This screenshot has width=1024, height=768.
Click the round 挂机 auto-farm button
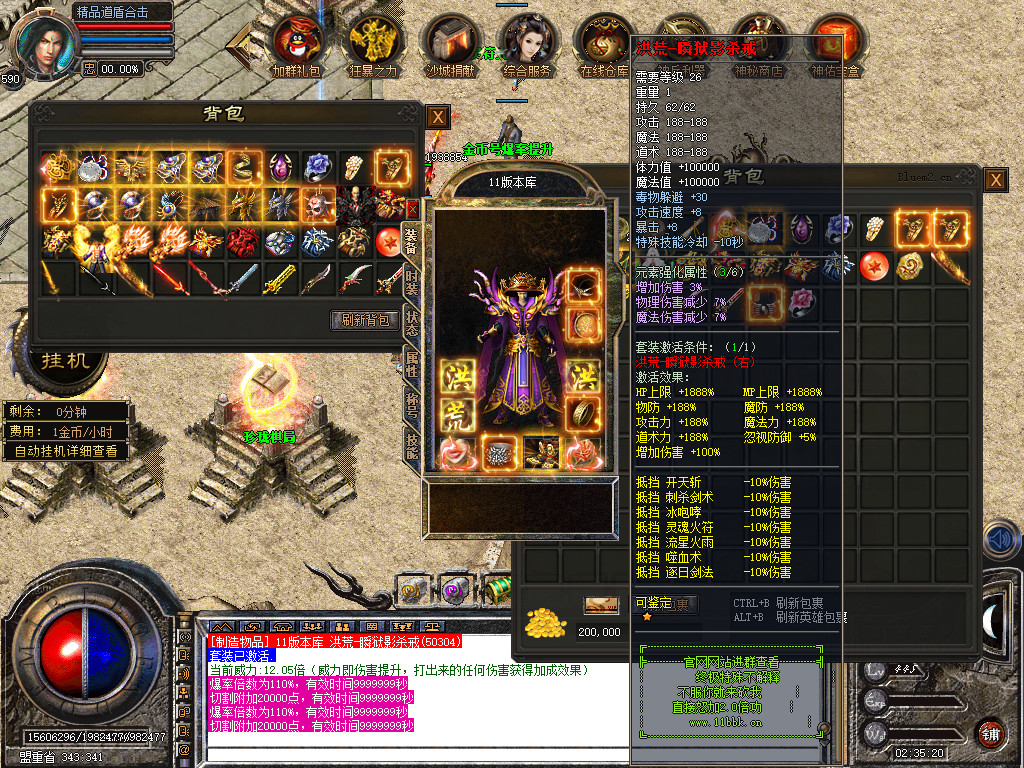66,360
